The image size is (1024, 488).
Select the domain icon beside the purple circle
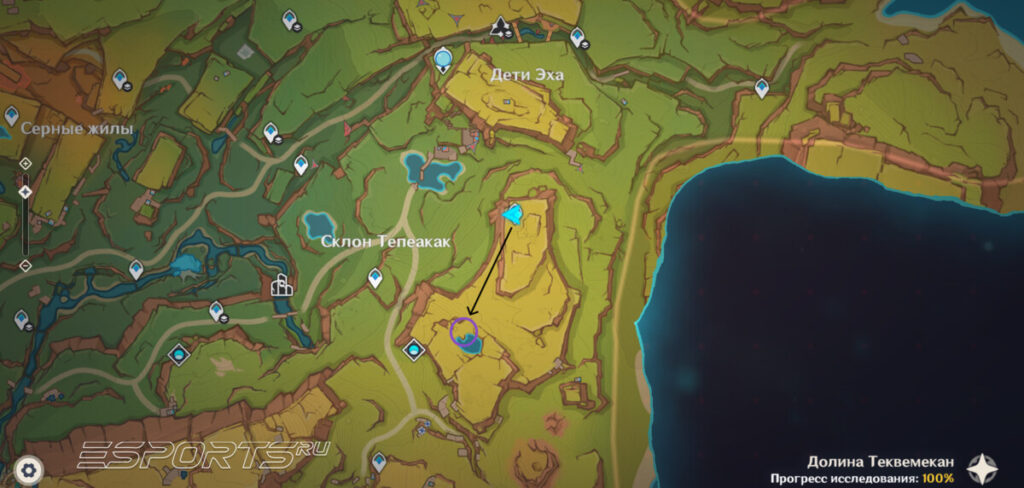[414, 350]
